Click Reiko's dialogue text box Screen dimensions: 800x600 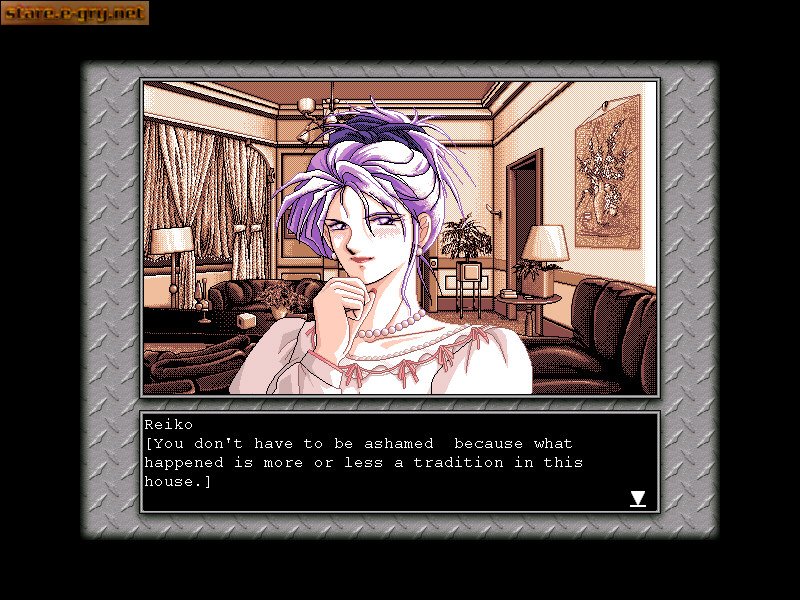[x=398, y=462]
